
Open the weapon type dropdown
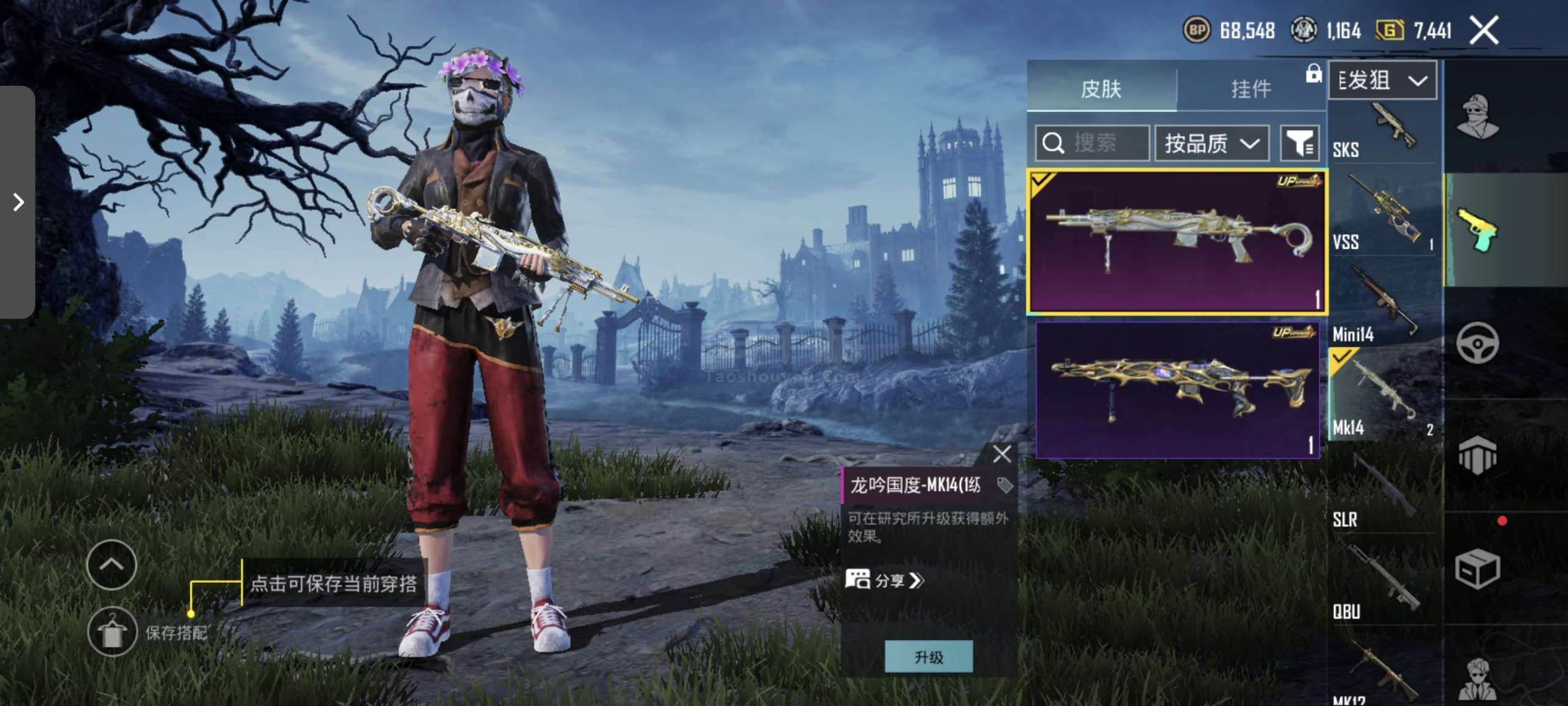click(x=1382, y=80)
